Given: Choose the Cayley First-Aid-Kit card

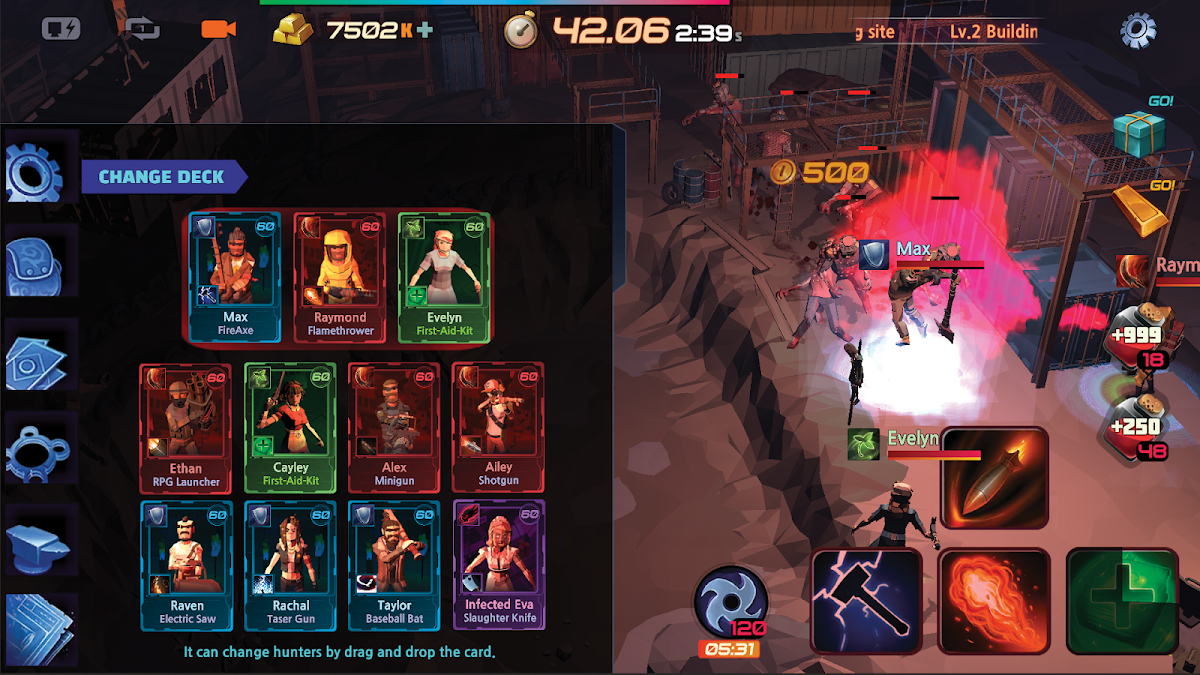Looking at the screenshot, I should click(290, 426).
